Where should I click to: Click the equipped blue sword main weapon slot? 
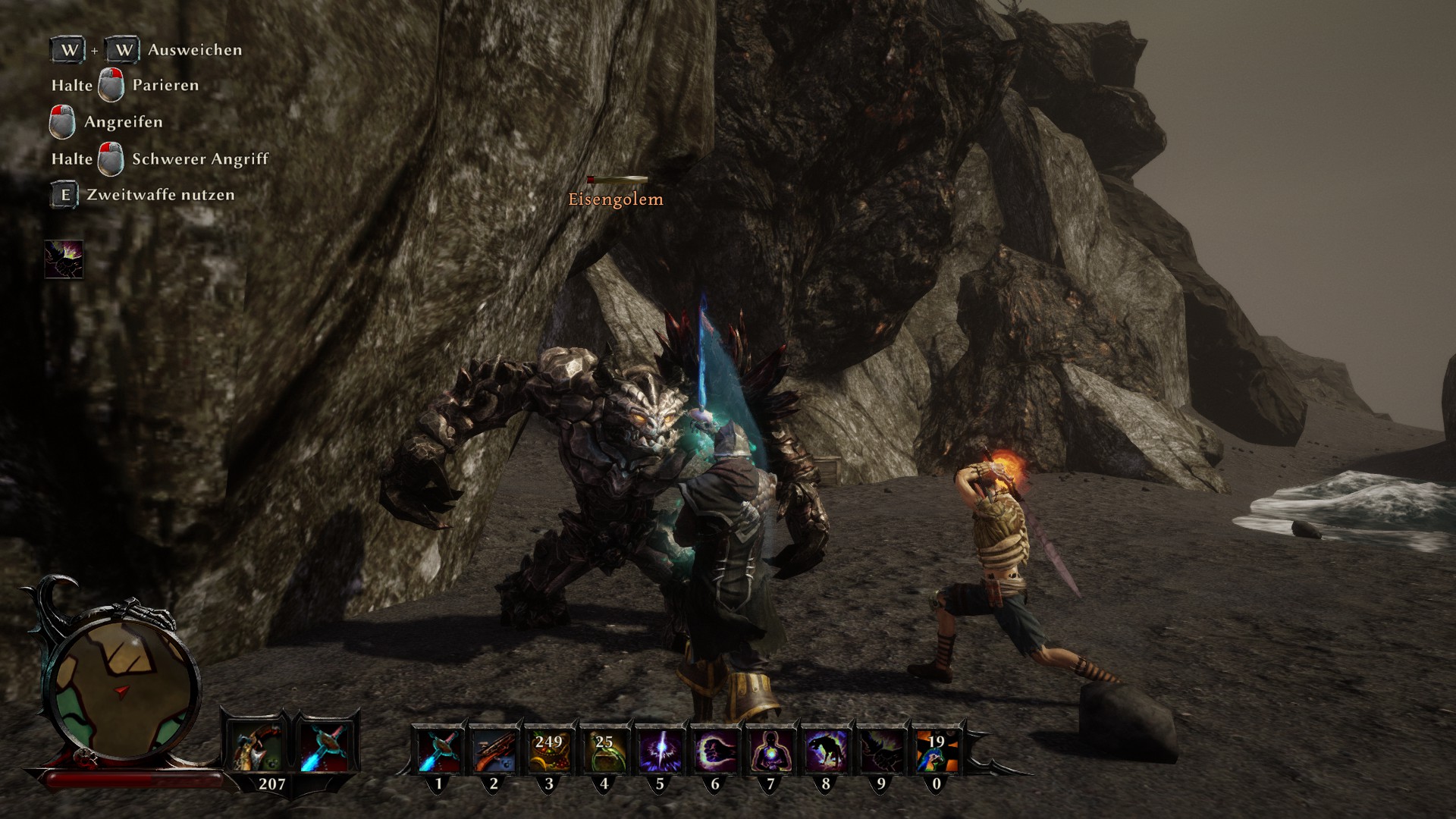point(324,746)
